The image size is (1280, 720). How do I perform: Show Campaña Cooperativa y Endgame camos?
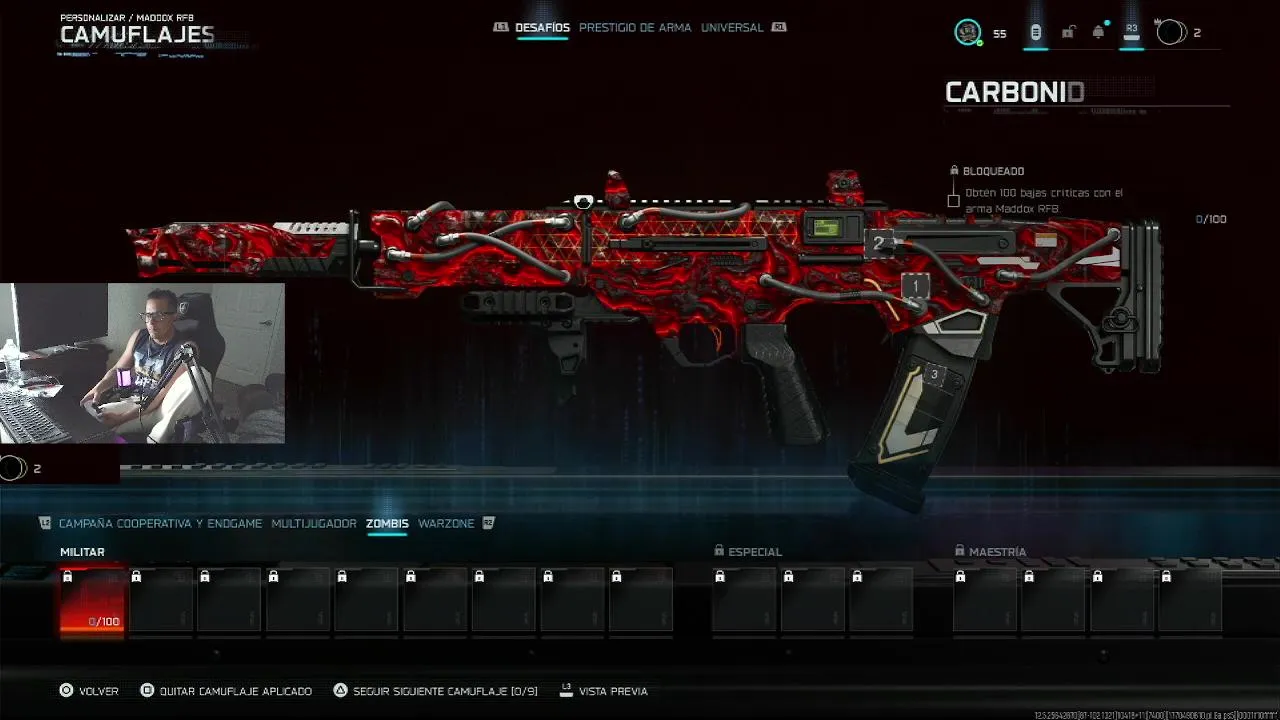[x=160, y=524]
